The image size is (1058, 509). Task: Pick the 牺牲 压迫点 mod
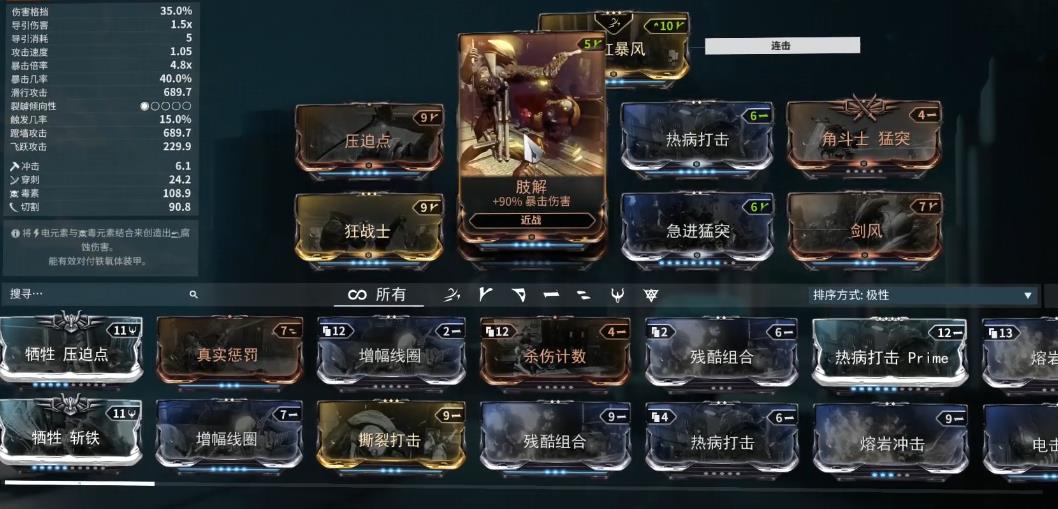(70, 353)
